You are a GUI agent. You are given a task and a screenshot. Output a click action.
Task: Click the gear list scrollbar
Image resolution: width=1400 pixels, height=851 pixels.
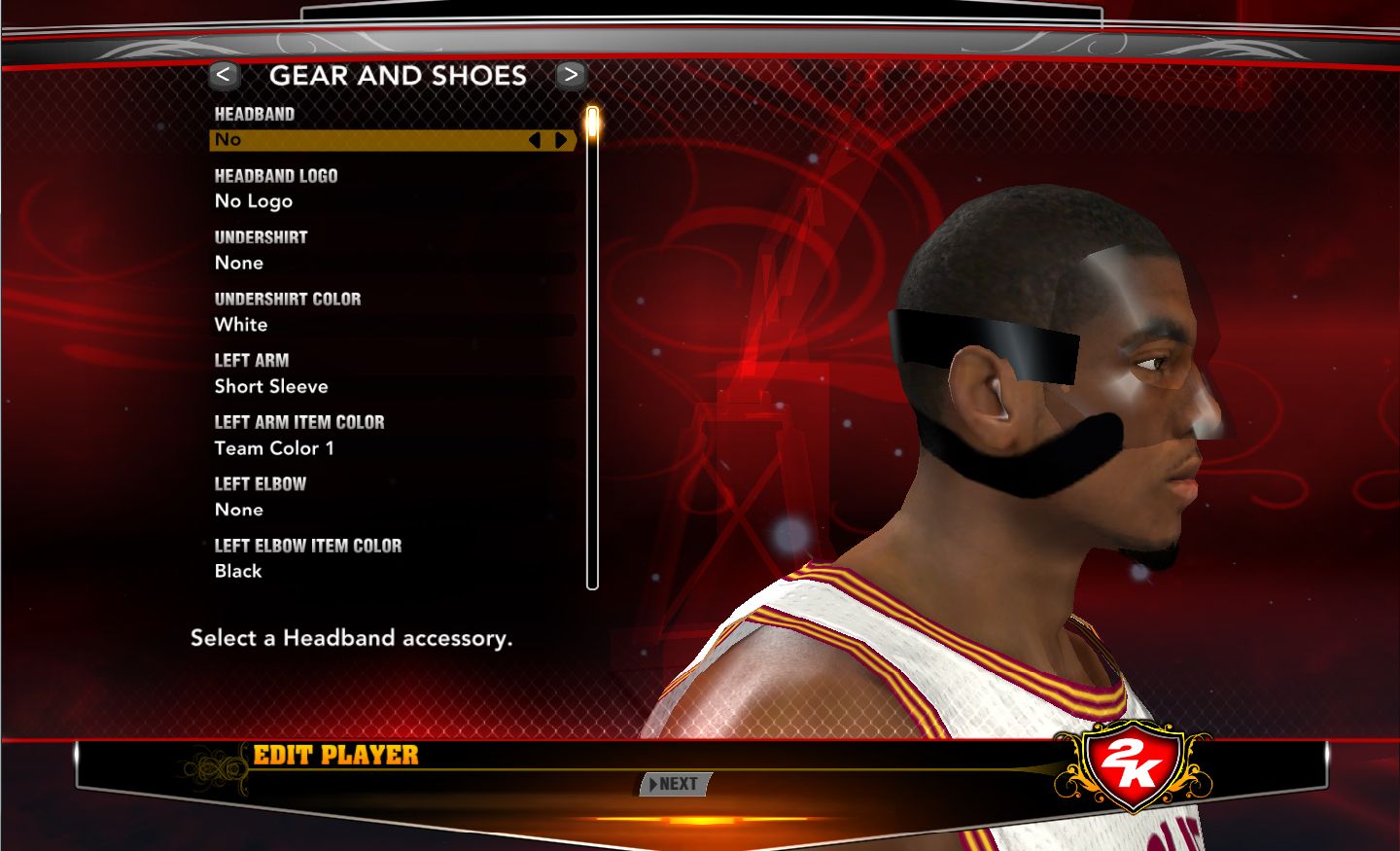[592, 350]
